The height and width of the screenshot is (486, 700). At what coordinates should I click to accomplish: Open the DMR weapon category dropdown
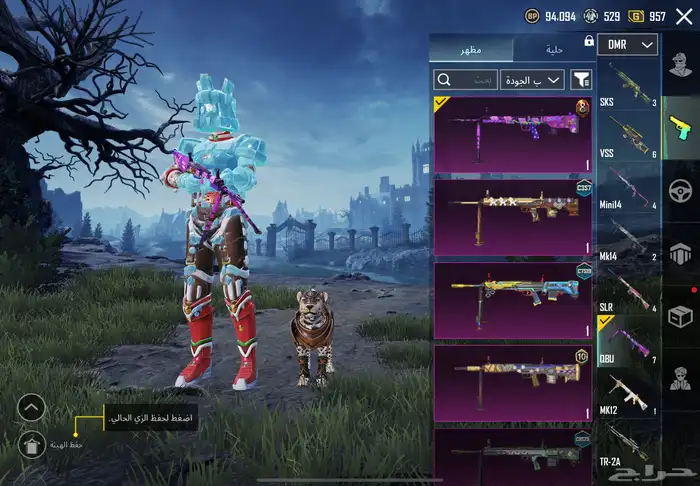tap(628, 45)
